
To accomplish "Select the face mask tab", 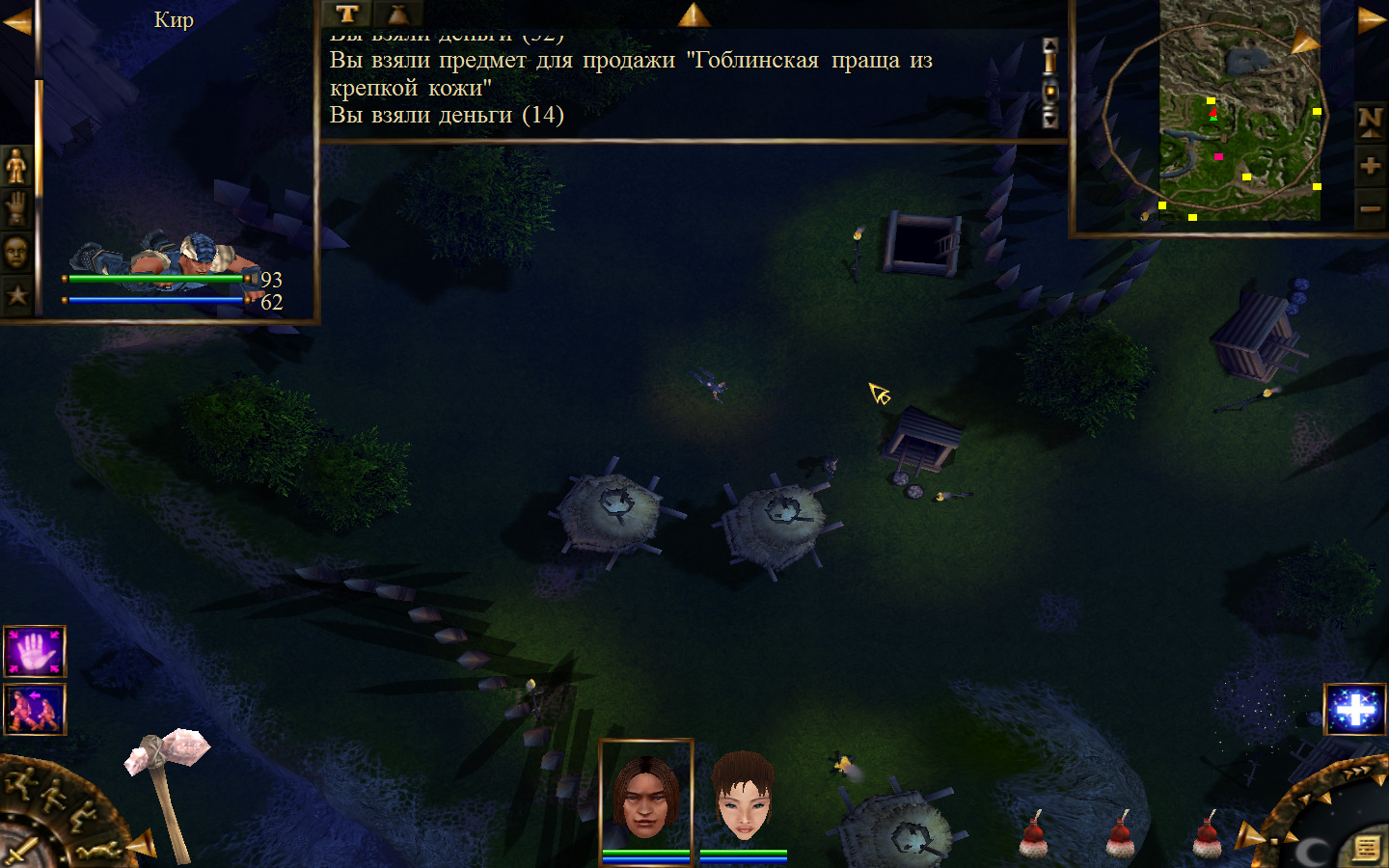I will click(16, 253).
